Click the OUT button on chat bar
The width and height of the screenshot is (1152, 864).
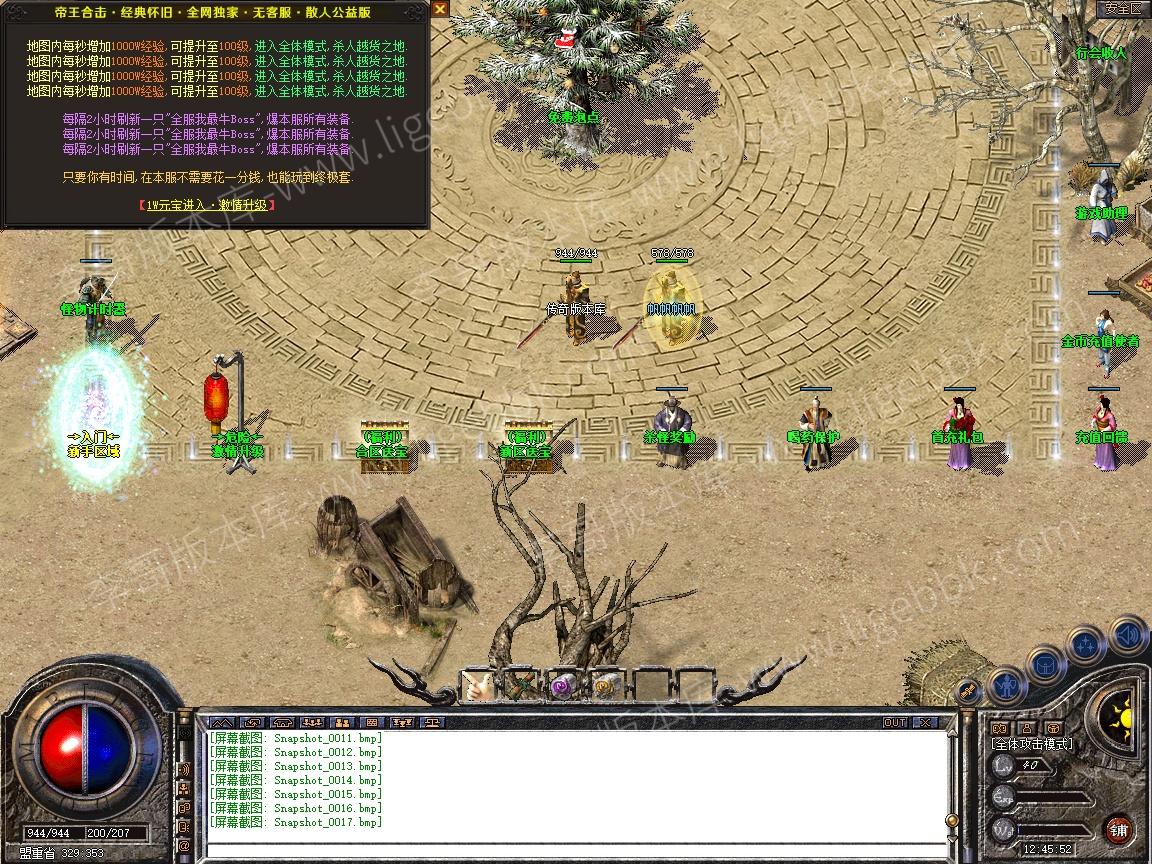click(894, 722)
